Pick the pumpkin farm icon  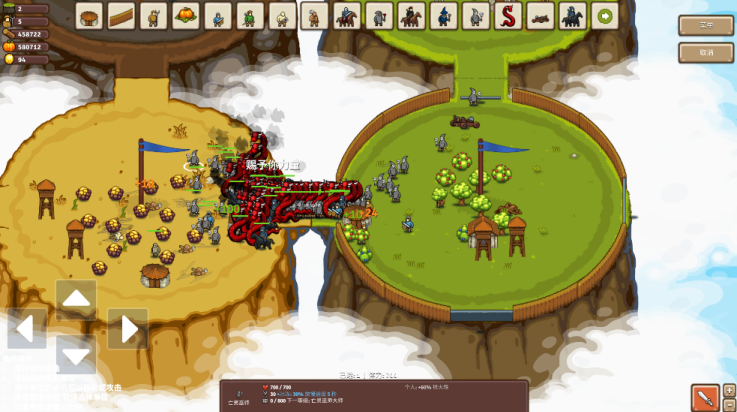coord(185,16)
